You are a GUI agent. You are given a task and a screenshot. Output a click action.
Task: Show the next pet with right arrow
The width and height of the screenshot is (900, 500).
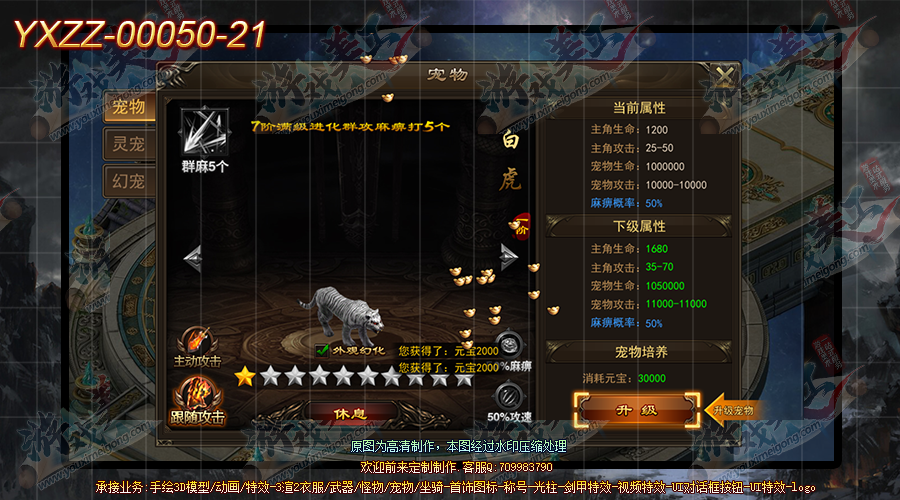(509, 257)
